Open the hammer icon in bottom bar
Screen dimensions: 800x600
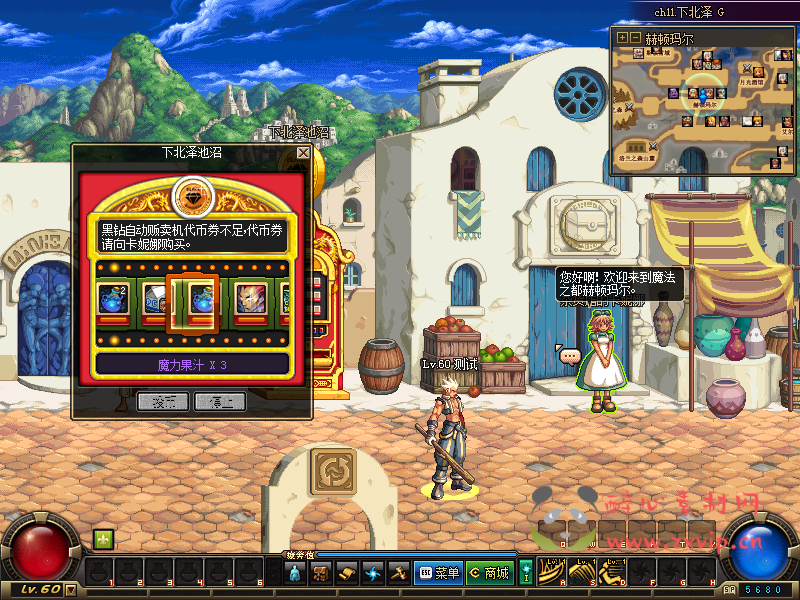tap(398, 573)
